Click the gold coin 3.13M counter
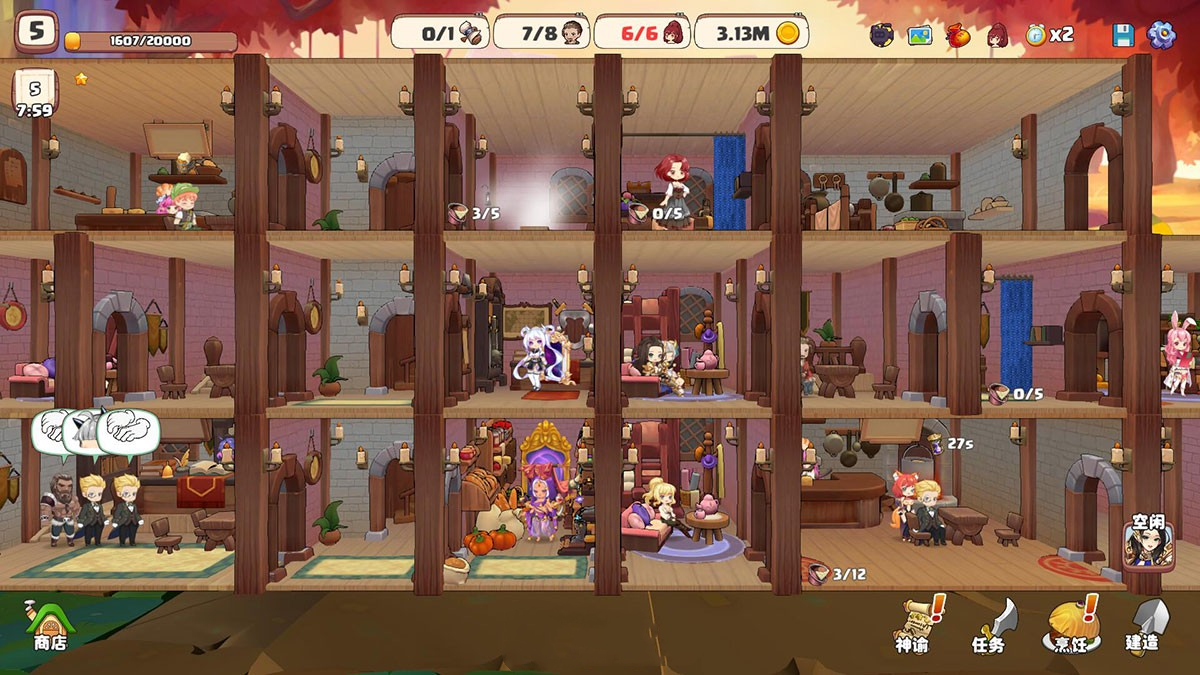The width and height of the screenshot is (1200, 675). click(751, 32)
